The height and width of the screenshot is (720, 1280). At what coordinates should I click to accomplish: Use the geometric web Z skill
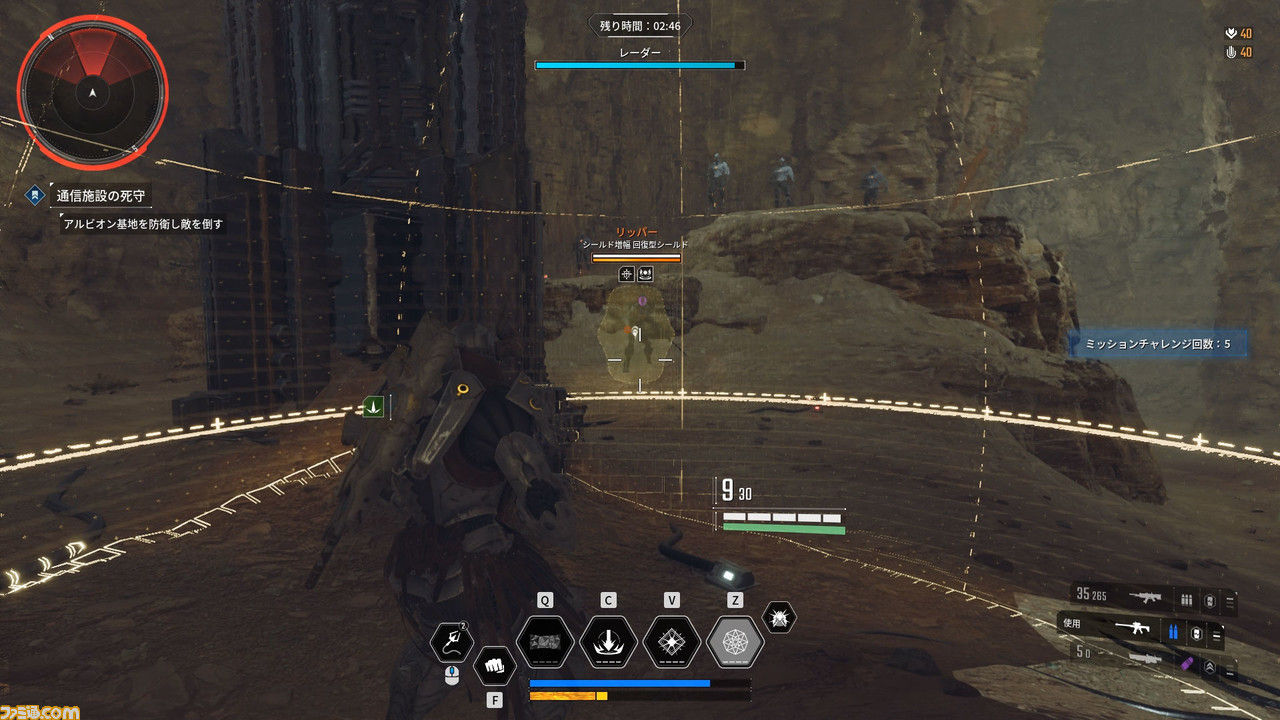pos(735,642)
